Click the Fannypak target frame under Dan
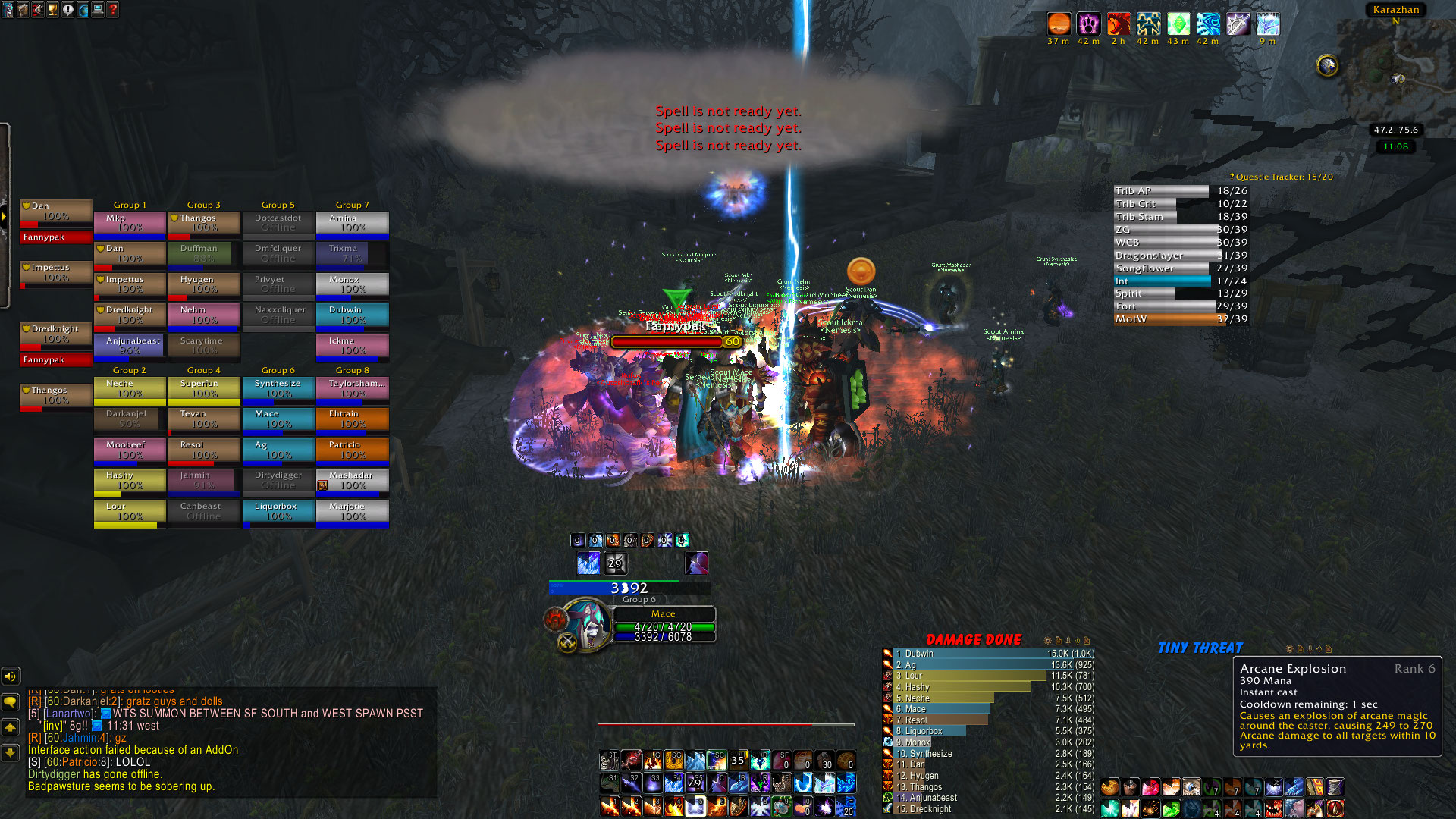Viewport: 1456px width, 819px height. pyautogui.click(x=55, y=237)
